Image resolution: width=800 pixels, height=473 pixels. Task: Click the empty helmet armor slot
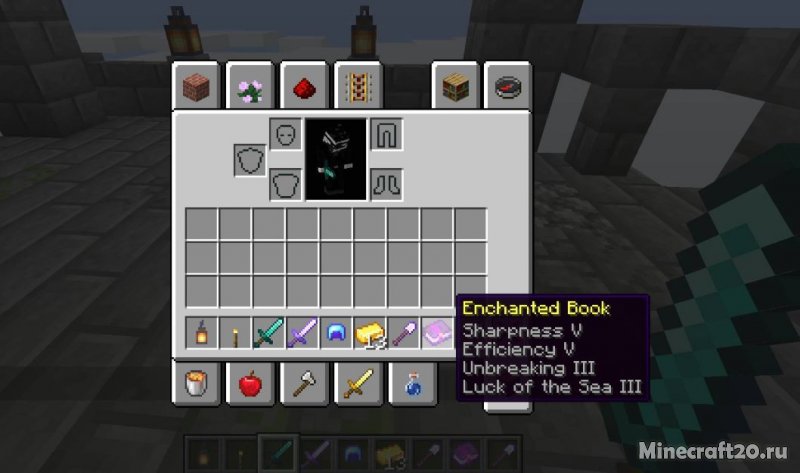(x=285, y=134)
